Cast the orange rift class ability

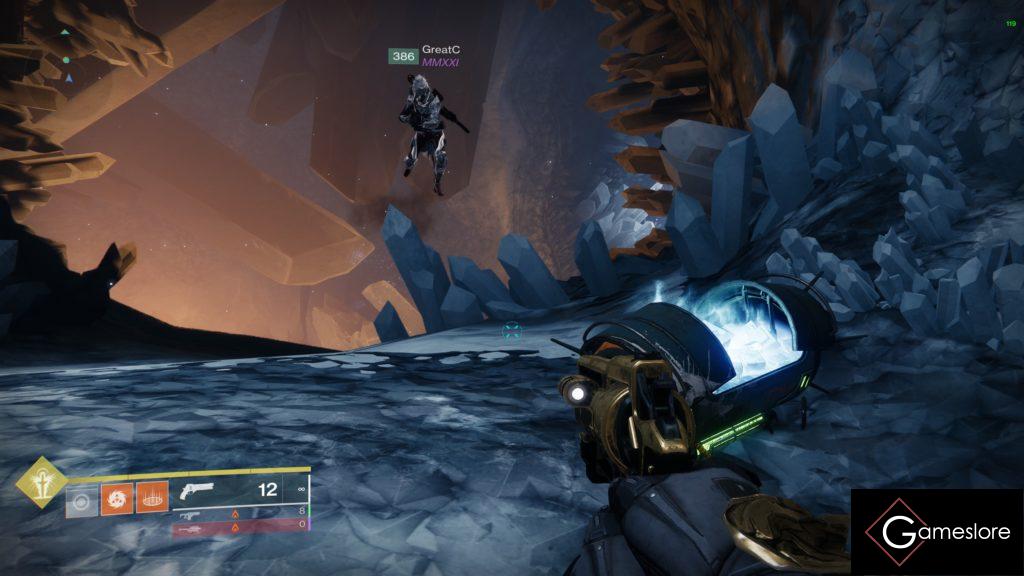click(152, 497)
